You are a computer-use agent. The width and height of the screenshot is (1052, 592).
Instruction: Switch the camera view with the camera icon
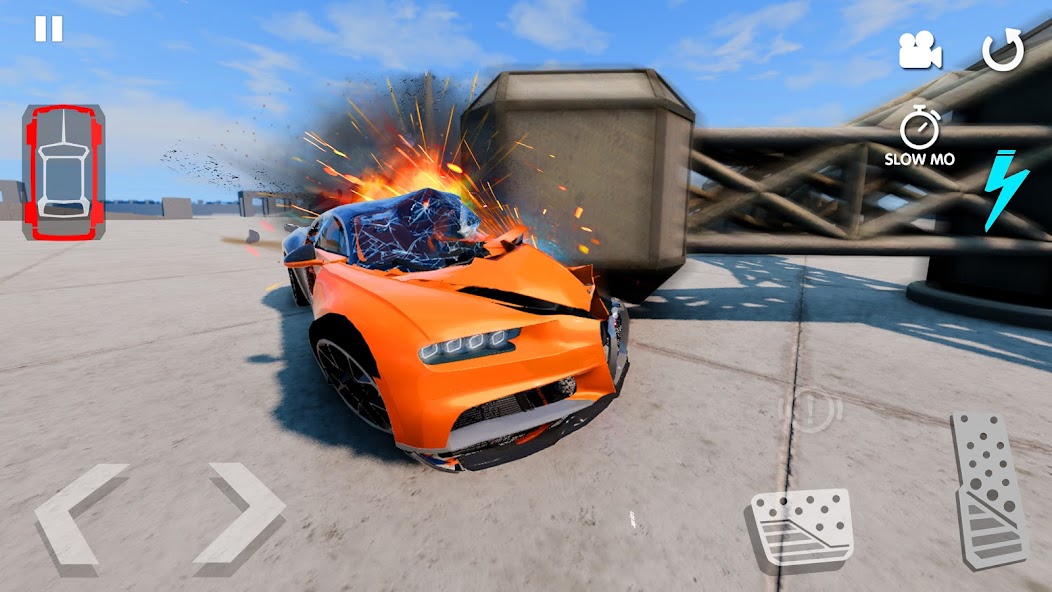(x=920, y=51)
